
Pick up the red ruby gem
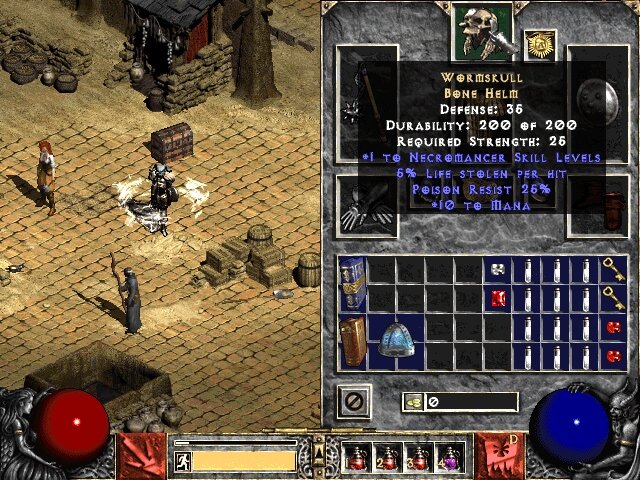(x=498, y=298)
